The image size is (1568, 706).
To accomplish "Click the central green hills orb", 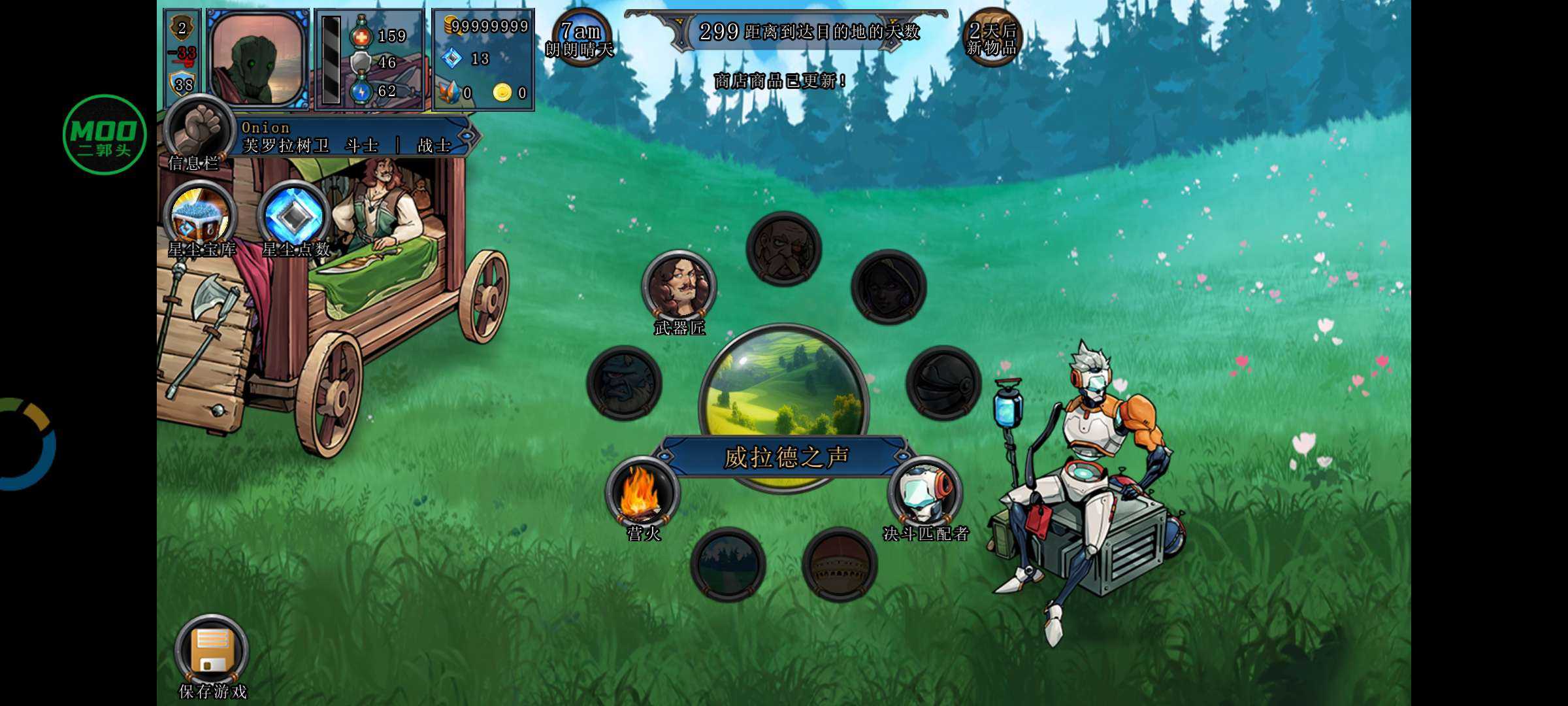I will [784, 384].
